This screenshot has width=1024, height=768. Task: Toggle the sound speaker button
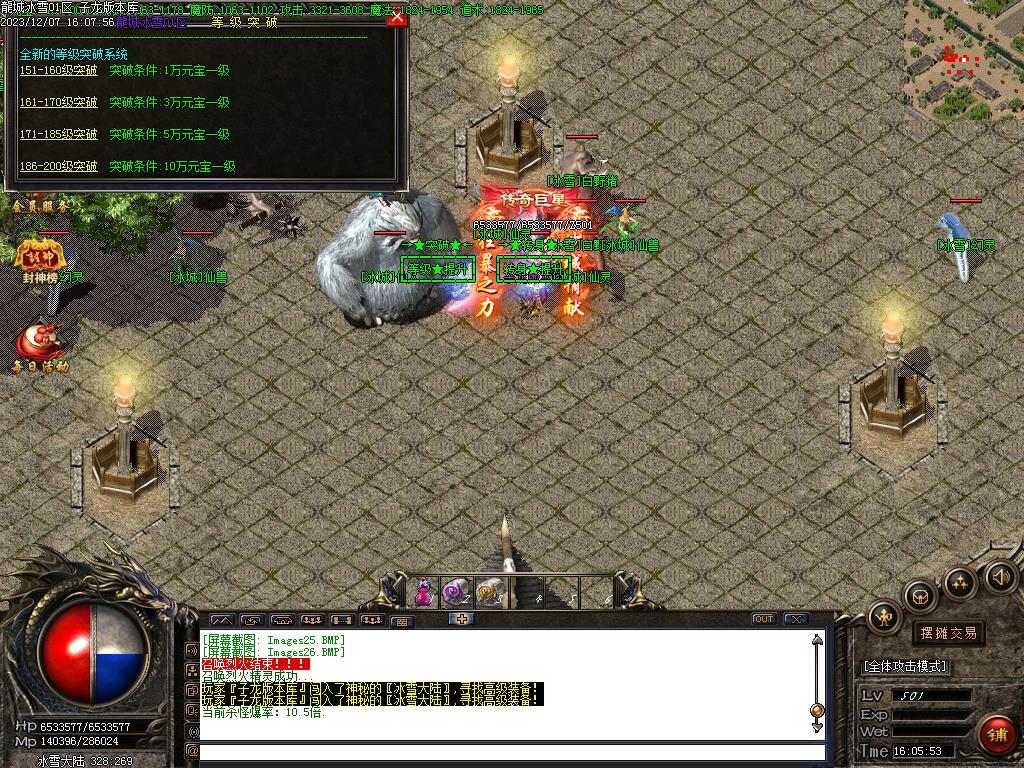click(1001, 576)
